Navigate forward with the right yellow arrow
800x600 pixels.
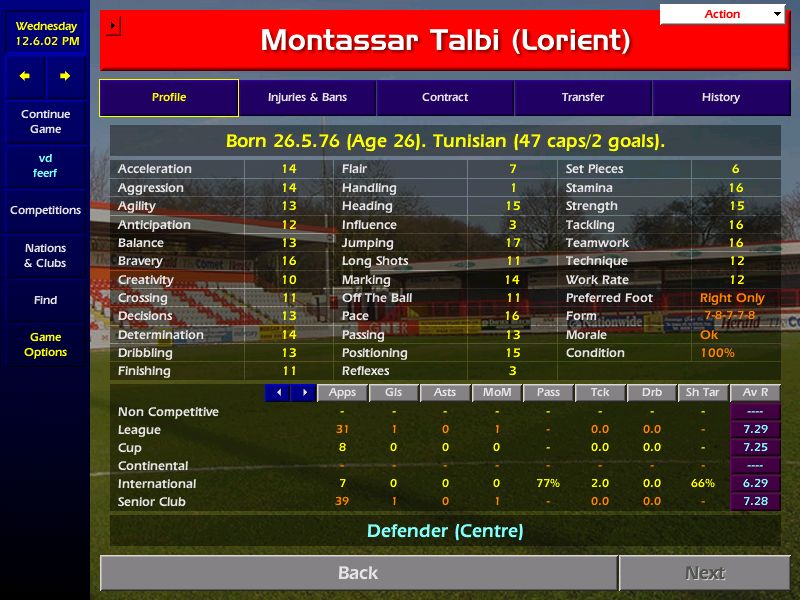point(65,76)
